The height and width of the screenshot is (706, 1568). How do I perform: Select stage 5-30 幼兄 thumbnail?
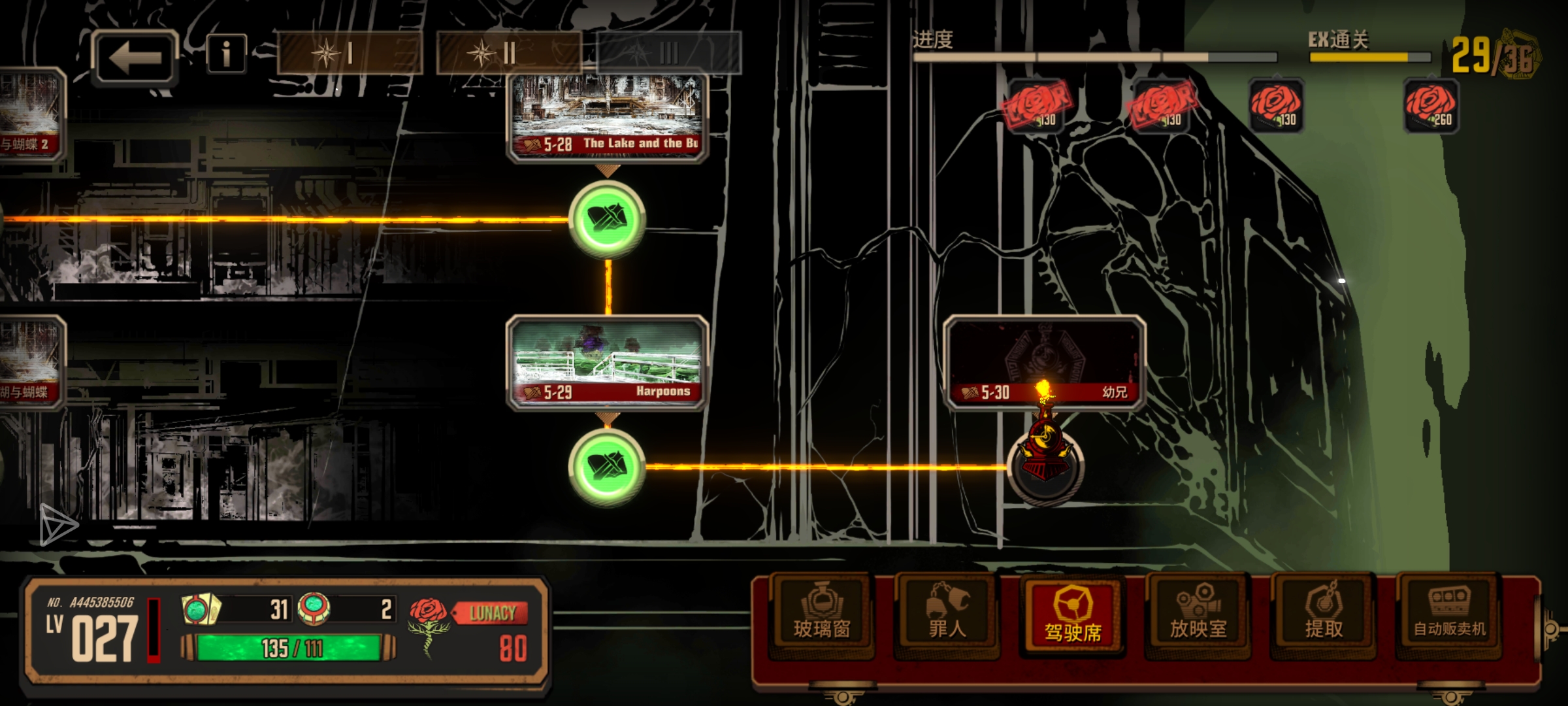point(1044,363)
